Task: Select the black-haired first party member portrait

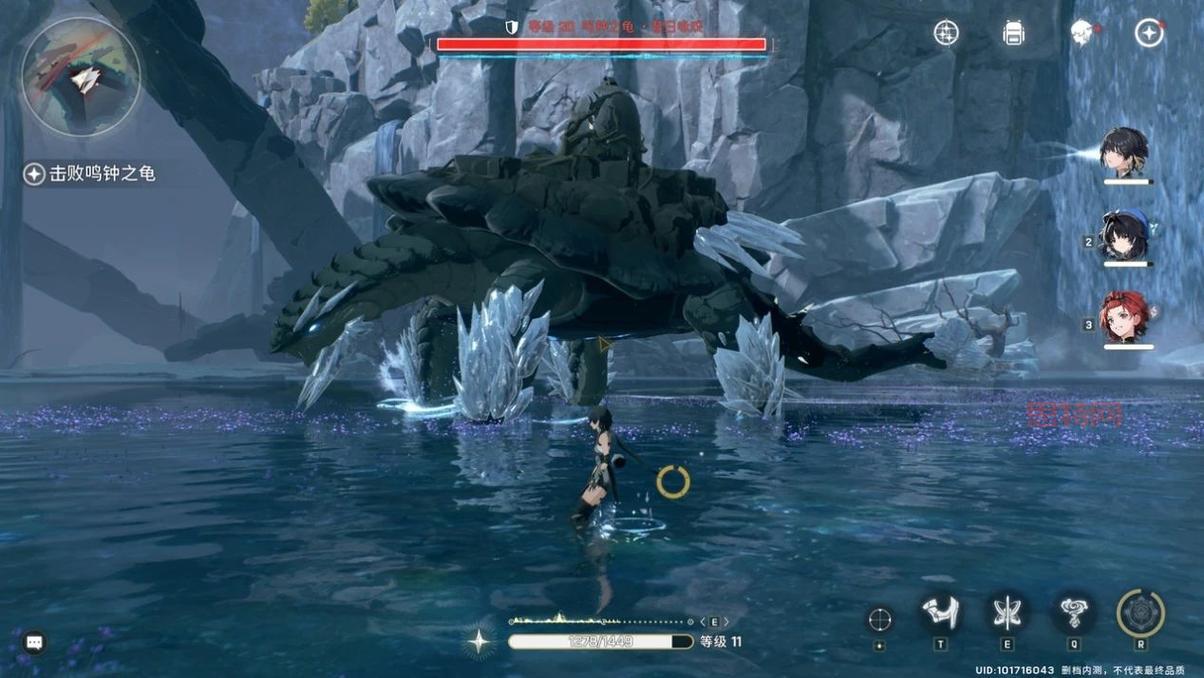Action: pyautogui.click(x=1125, y=151)
